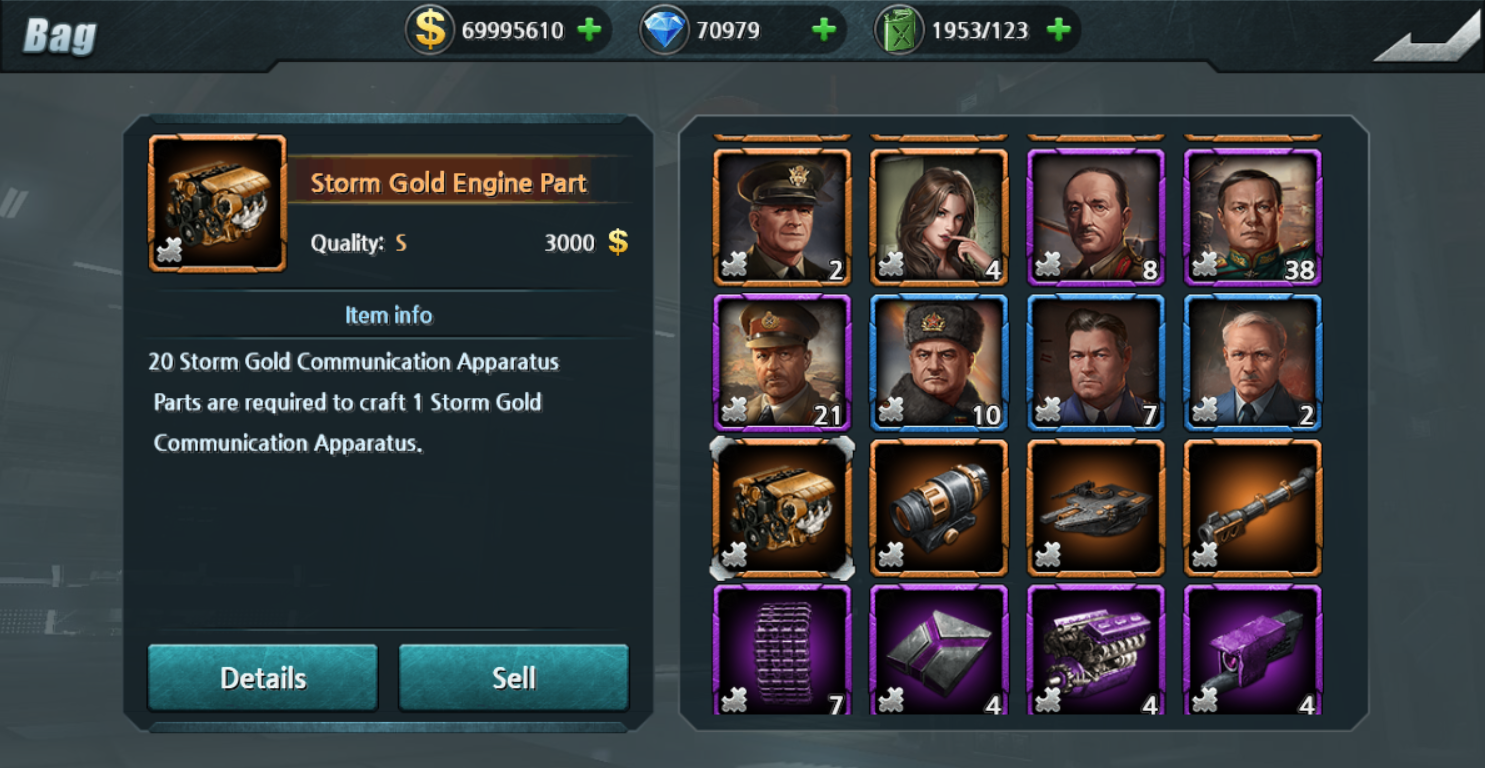Select the gold scope part slot
The width and height of the screenshot is (1485, 768).
(939, 507)
